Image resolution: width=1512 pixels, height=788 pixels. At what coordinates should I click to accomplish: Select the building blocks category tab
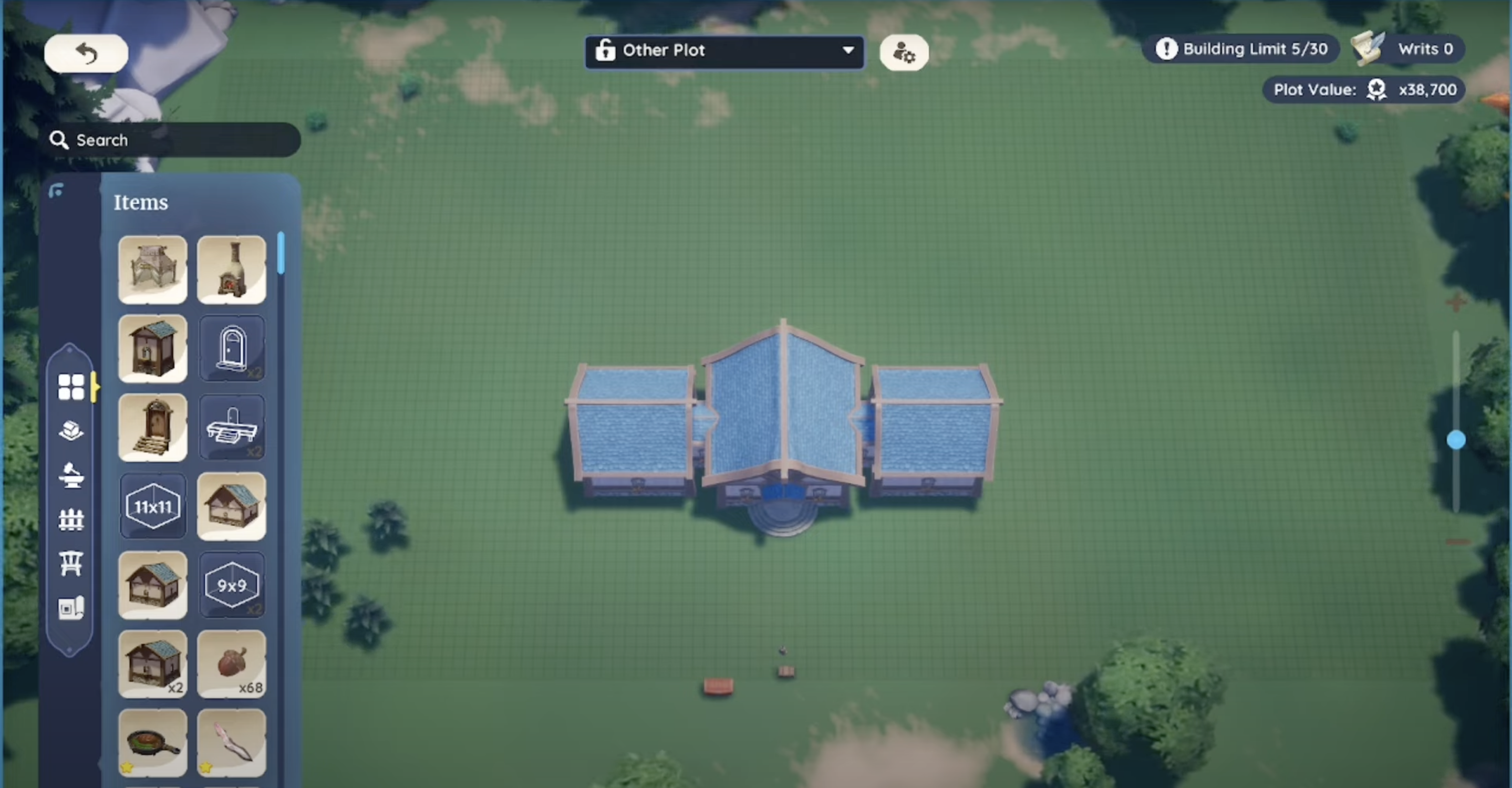[71, 431]
